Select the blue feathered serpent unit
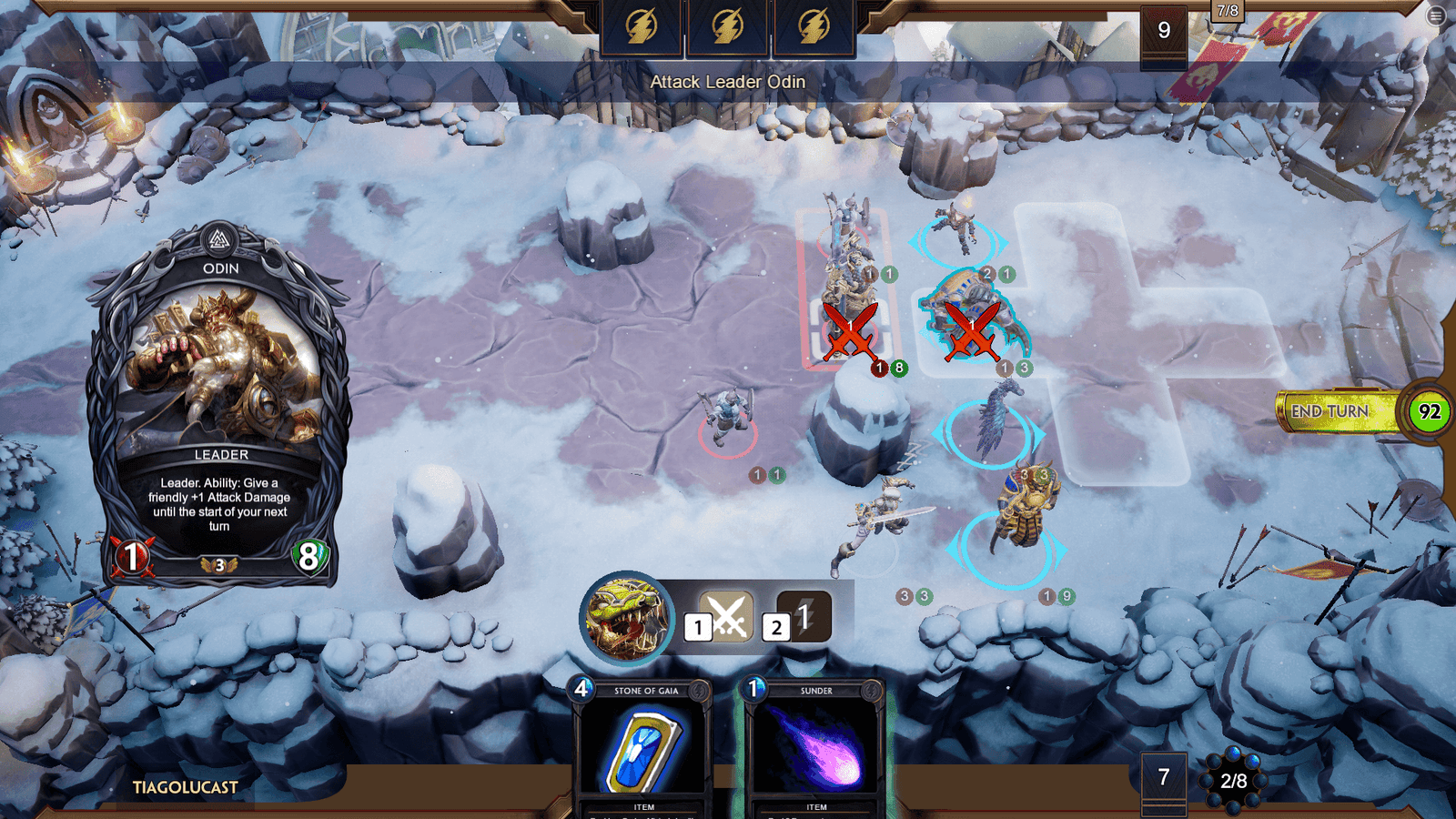 pos(993,423)
